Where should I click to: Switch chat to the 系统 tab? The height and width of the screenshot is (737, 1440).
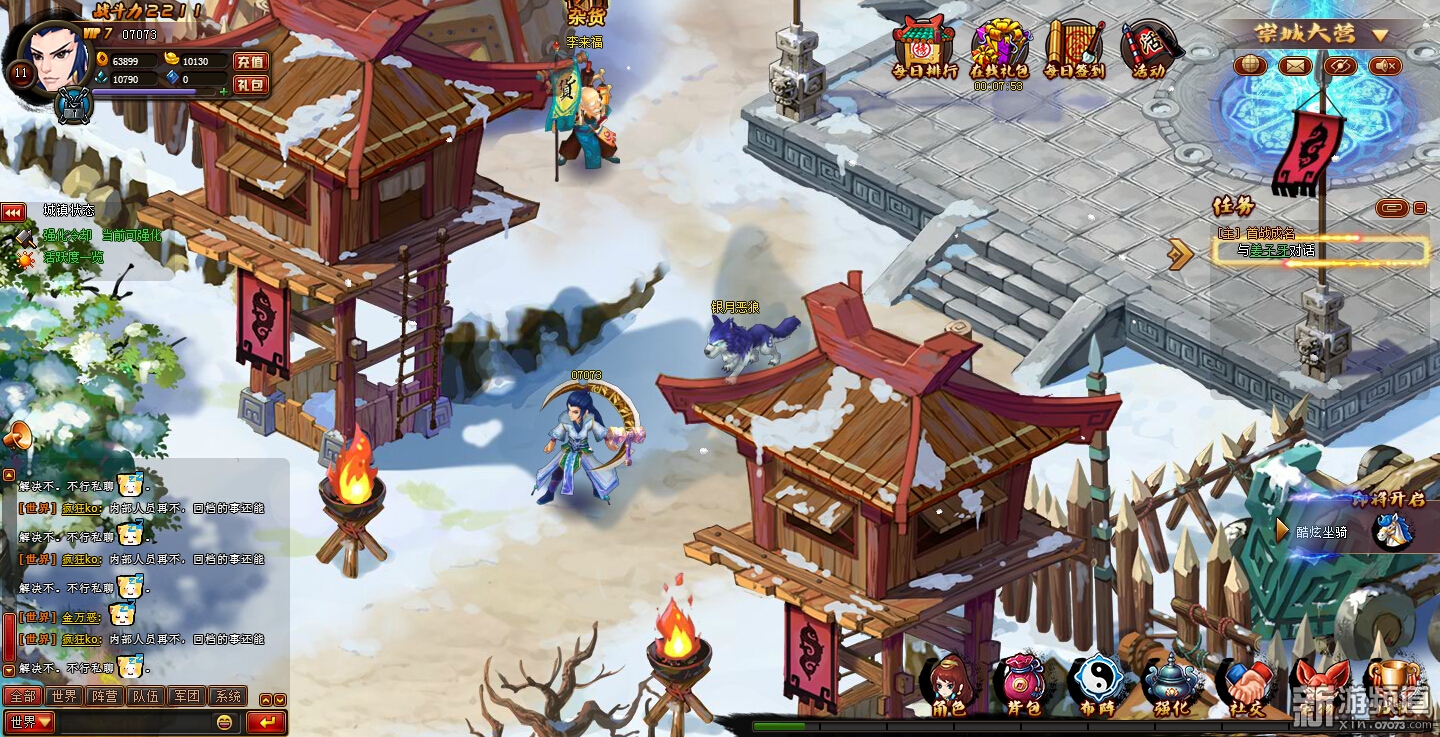[x=228, y=696]
